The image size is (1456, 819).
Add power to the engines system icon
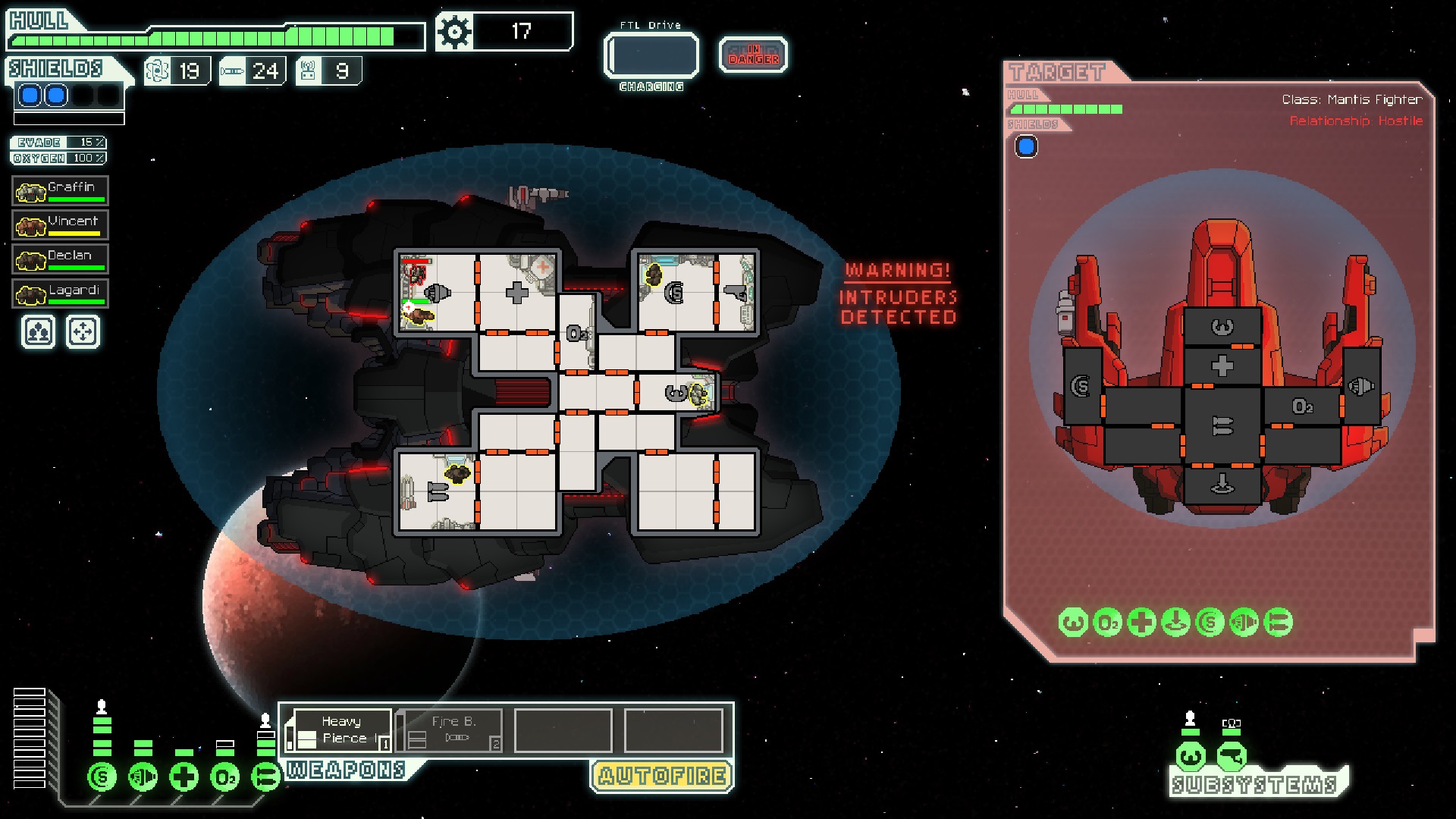click(143, 777)
